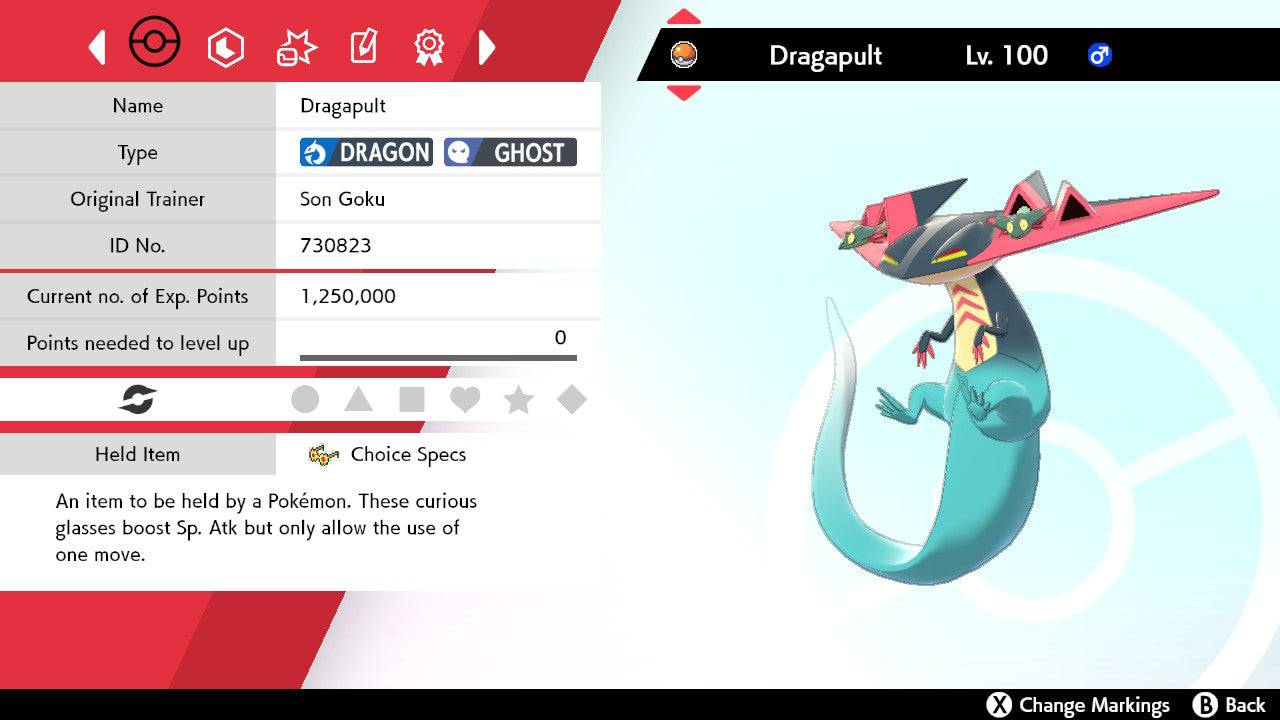Screen dimensions: 1280x720
Task: Show the previous Pokémon with up arrow
Action: tap(684, 16)
